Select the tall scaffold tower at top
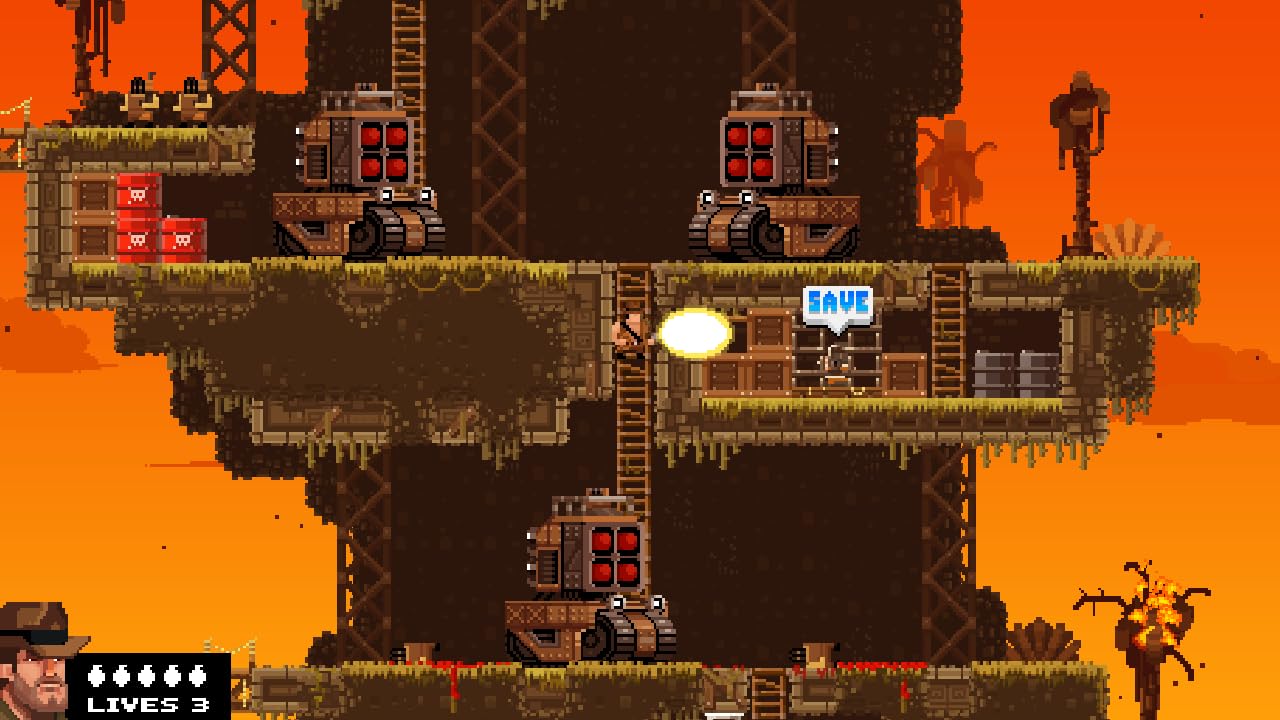Viewport: 1280px width, 720px height. [x=230, y=50]
